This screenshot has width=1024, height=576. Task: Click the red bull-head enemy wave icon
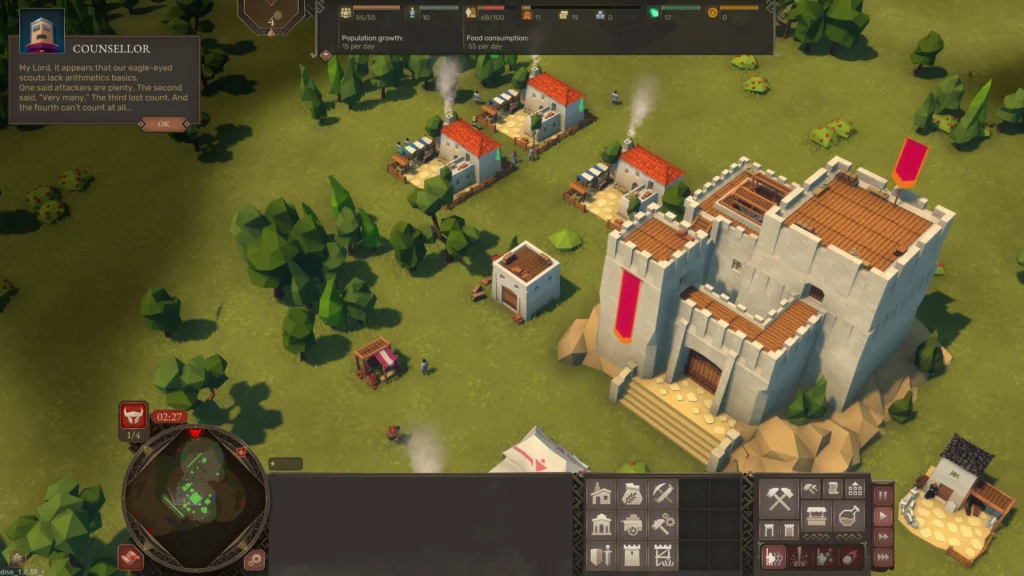133,416
